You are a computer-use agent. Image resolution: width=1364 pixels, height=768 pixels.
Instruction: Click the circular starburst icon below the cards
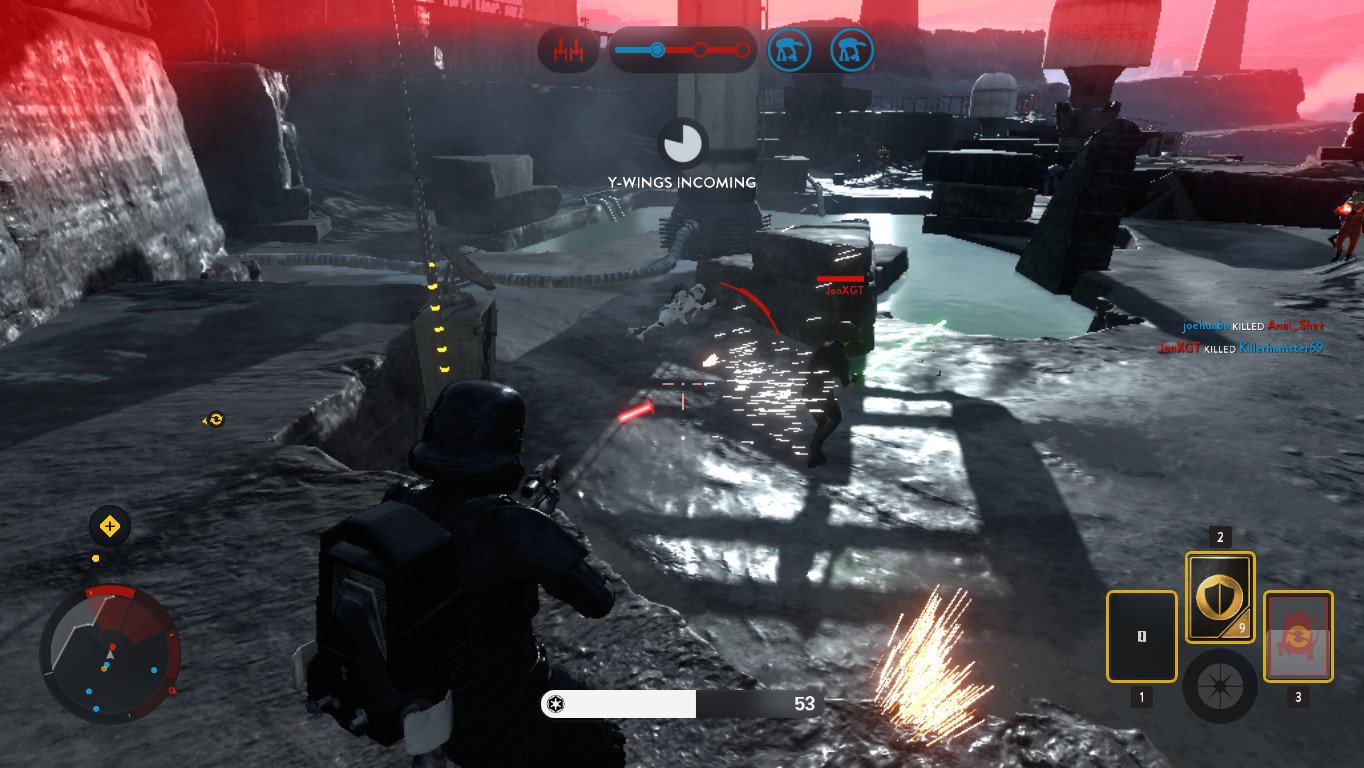click(1219, 687)
